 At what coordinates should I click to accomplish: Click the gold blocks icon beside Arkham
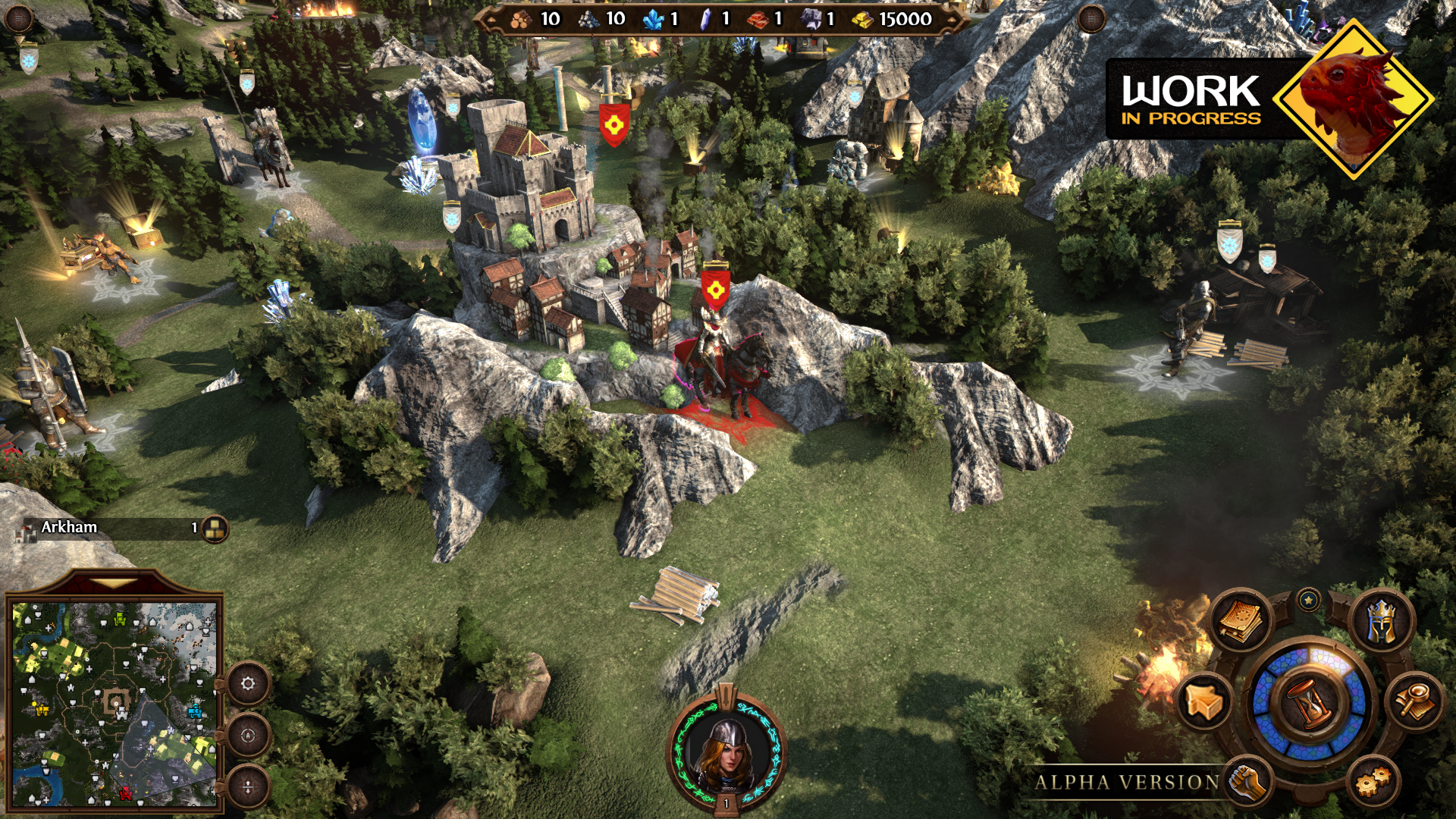coord(215,529)
